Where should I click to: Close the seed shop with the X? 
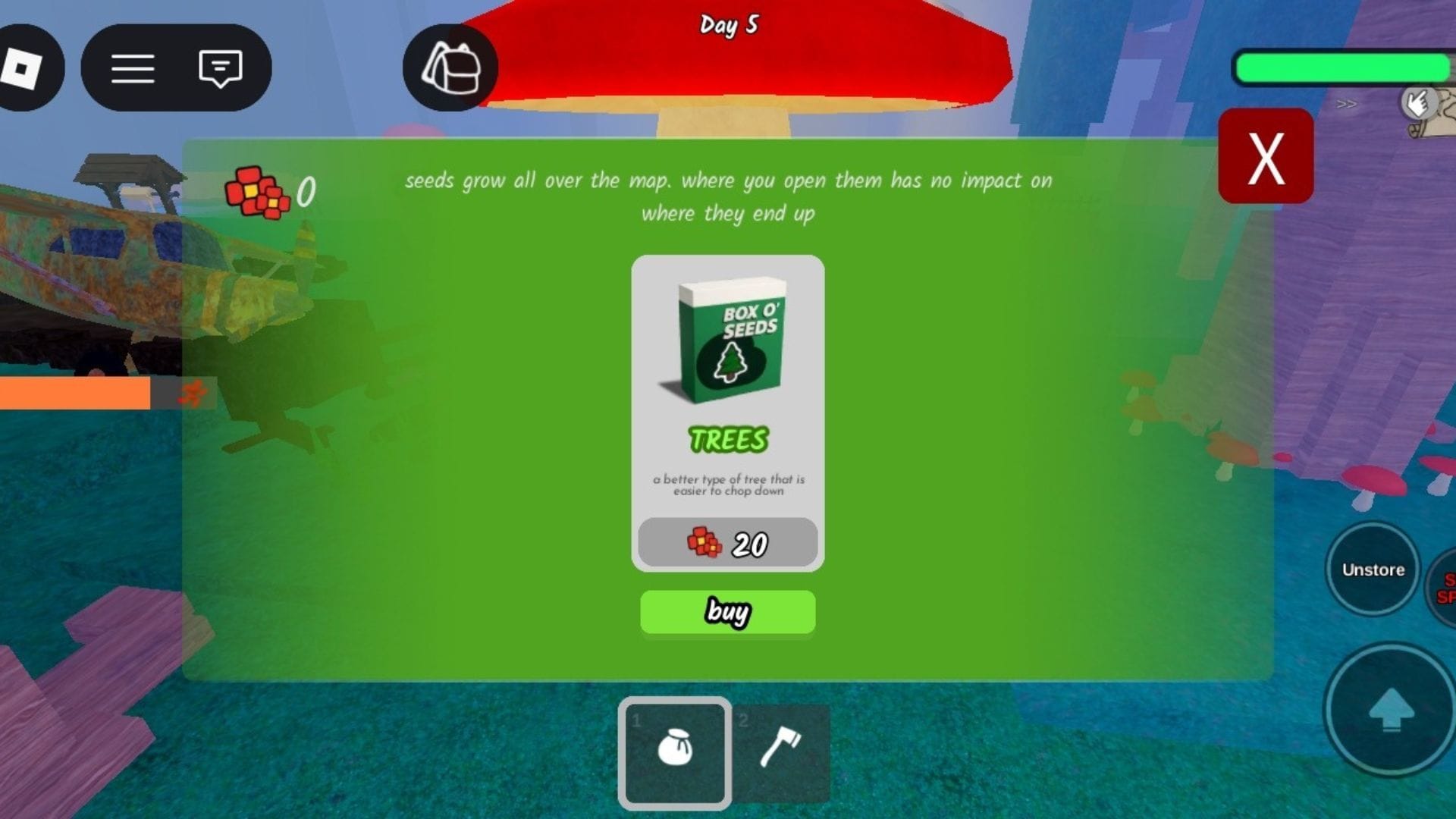tap(1265, 158)
